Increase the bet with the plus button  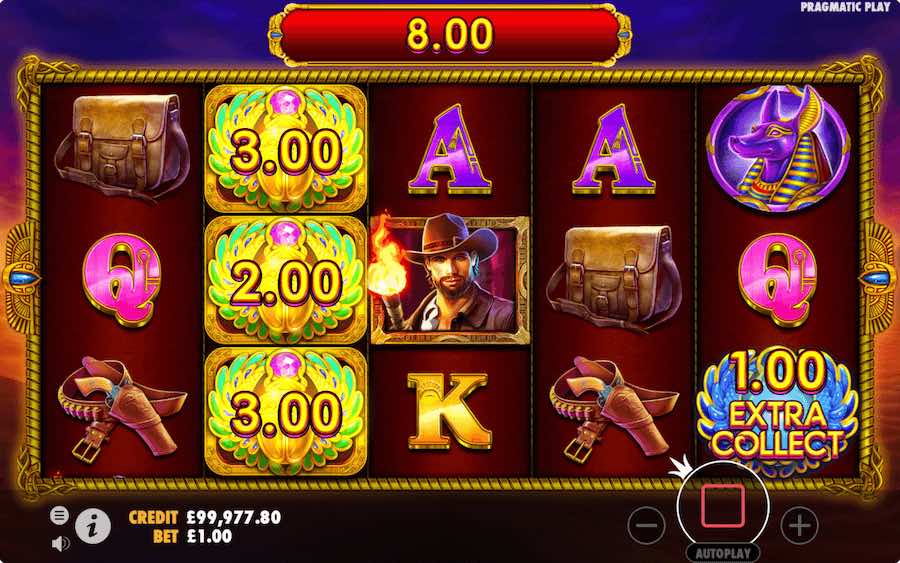click(x=798, y=524)
